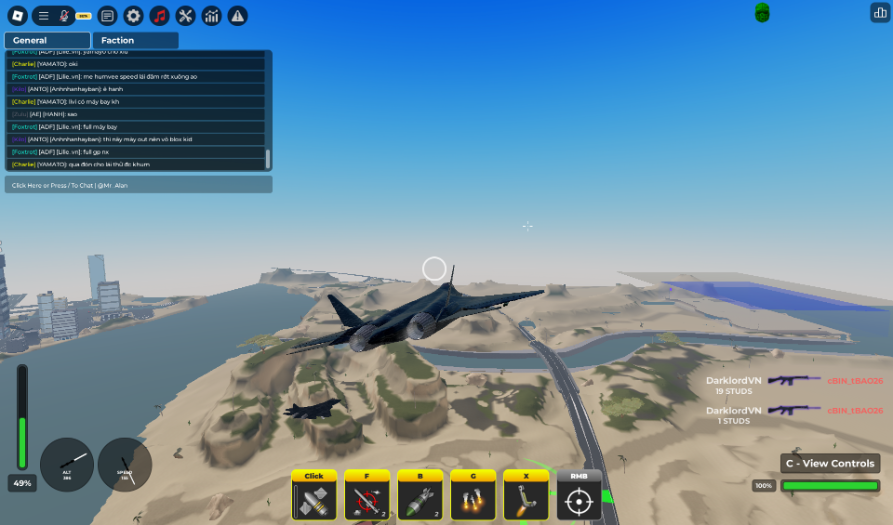Open the chat log icon
This screenshot has height=525, width=893.
click(x=108, y=15)
